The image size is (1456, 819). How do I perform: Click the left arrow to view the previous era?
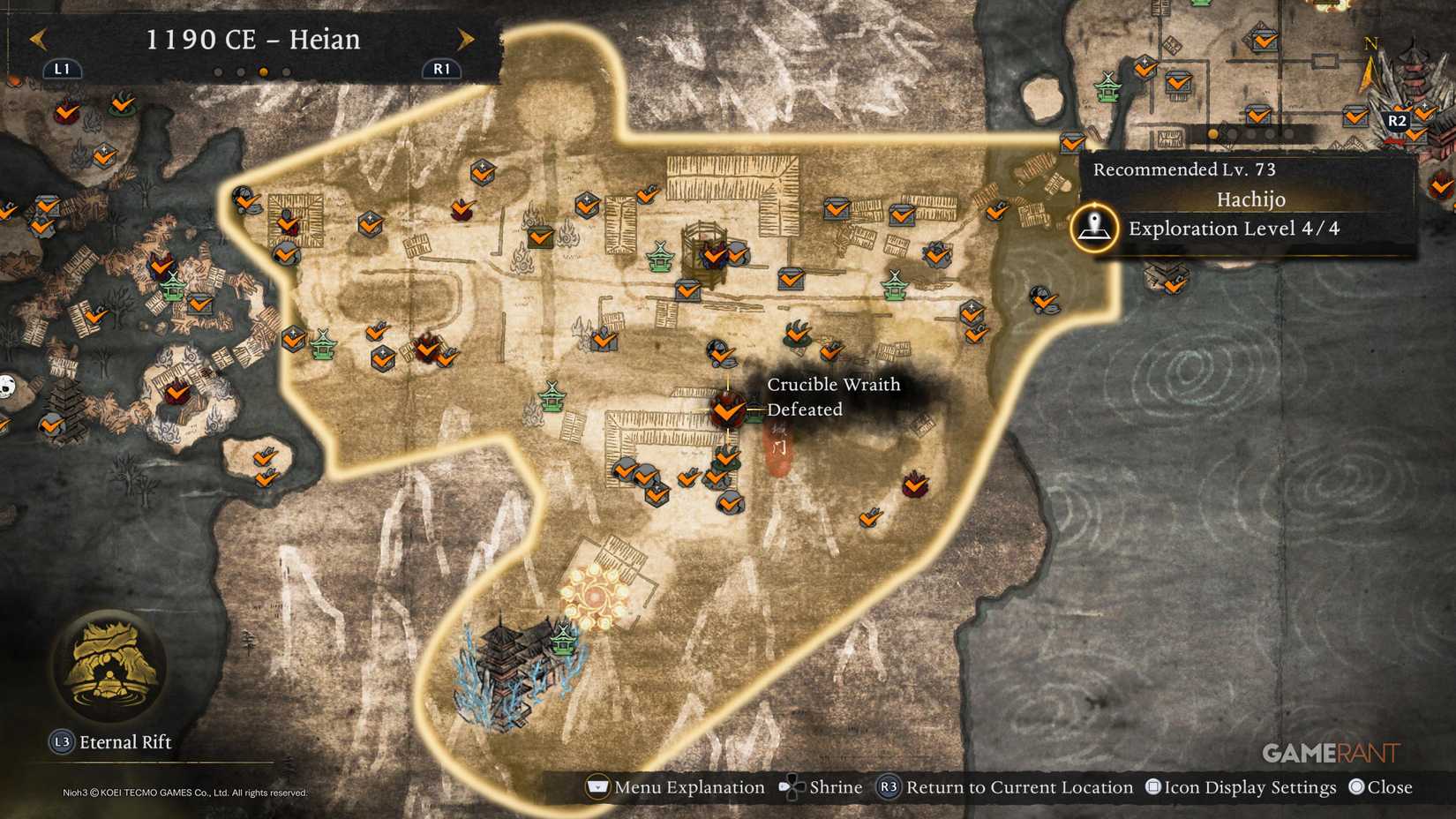coord(40,39)
